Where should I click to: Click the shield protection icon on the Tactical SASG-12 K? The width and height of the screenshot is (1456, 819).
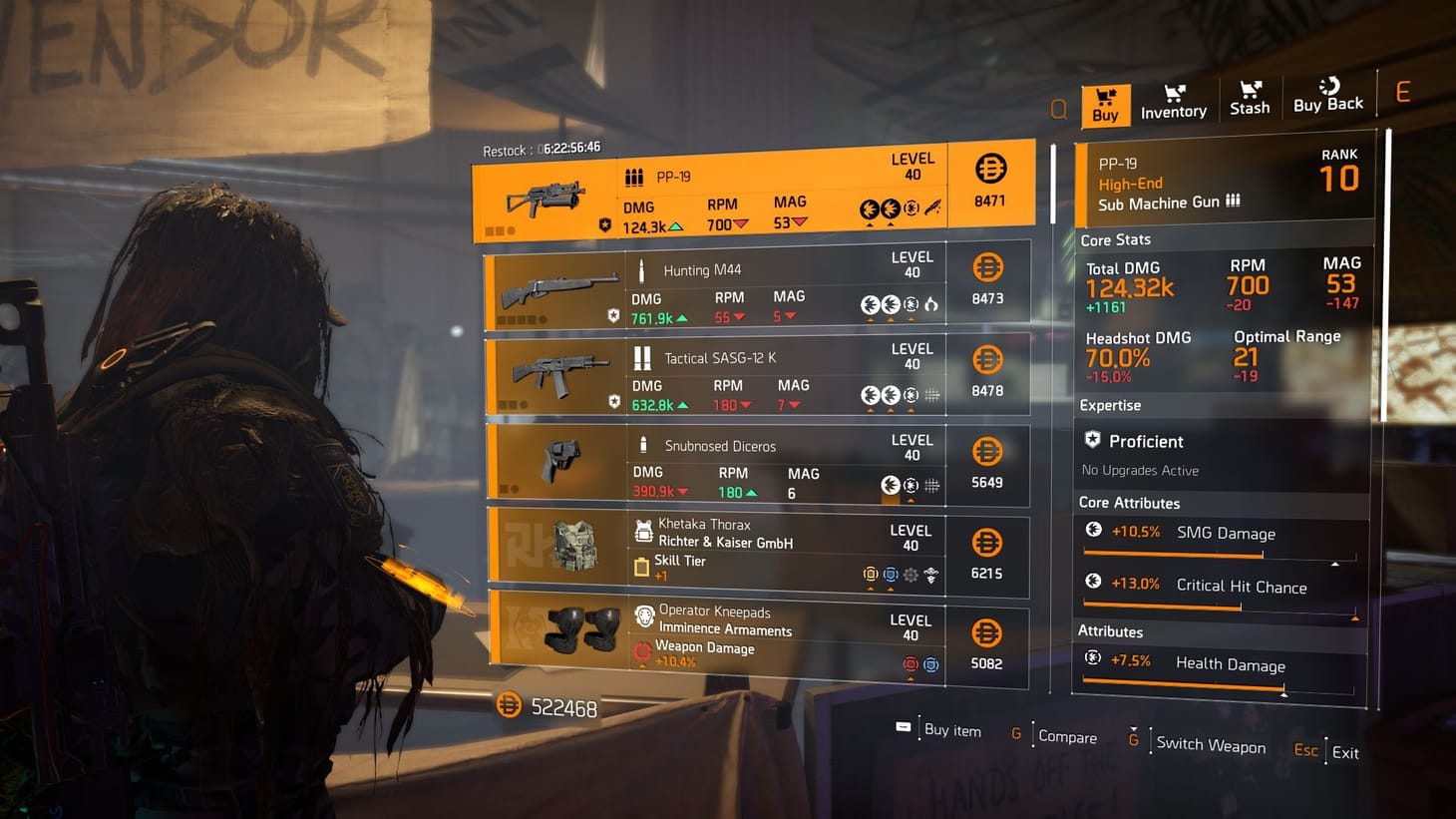click(614, 400)
